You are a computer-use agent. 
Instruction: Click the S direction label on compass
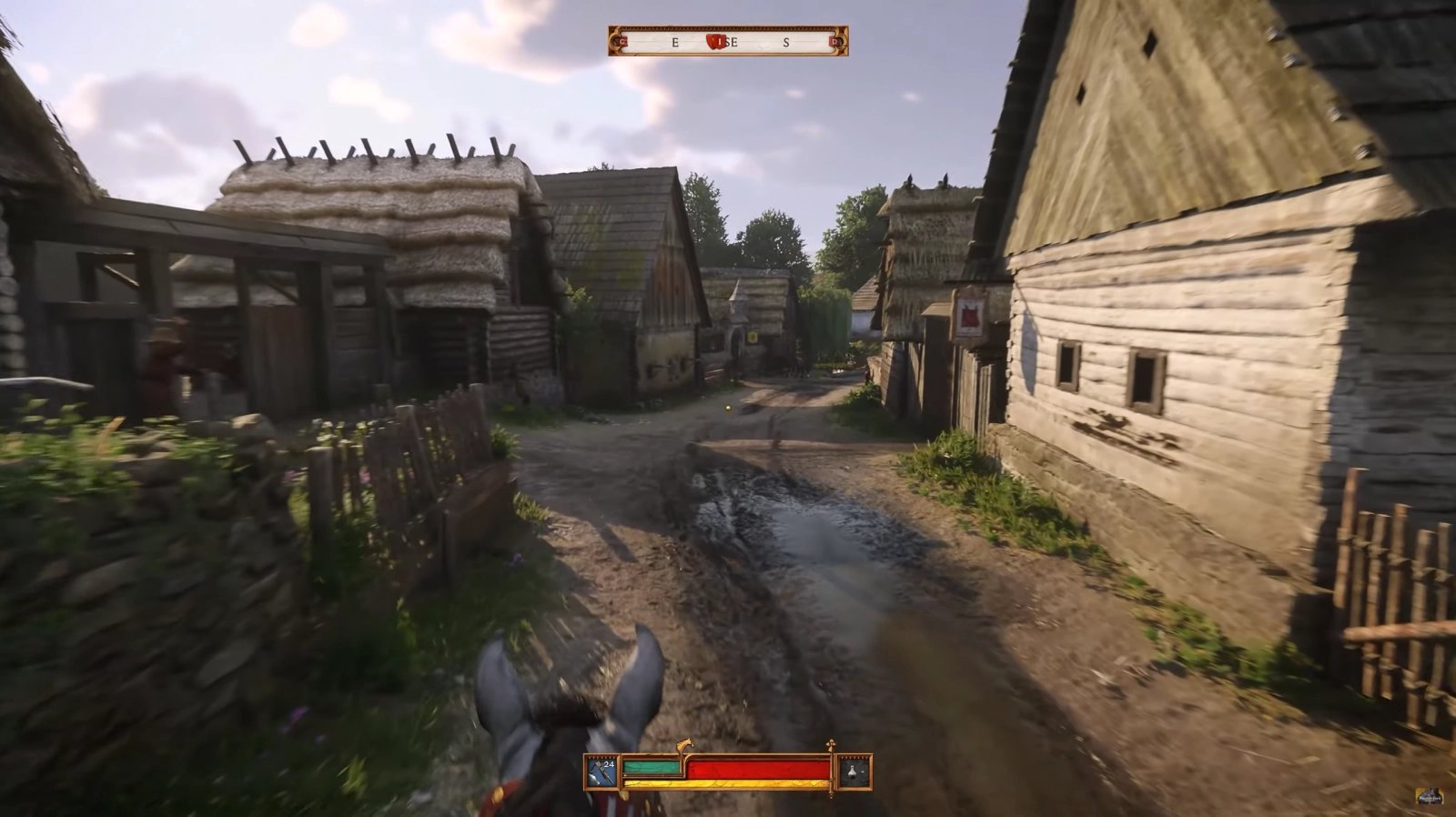click(x=787, y=42)
